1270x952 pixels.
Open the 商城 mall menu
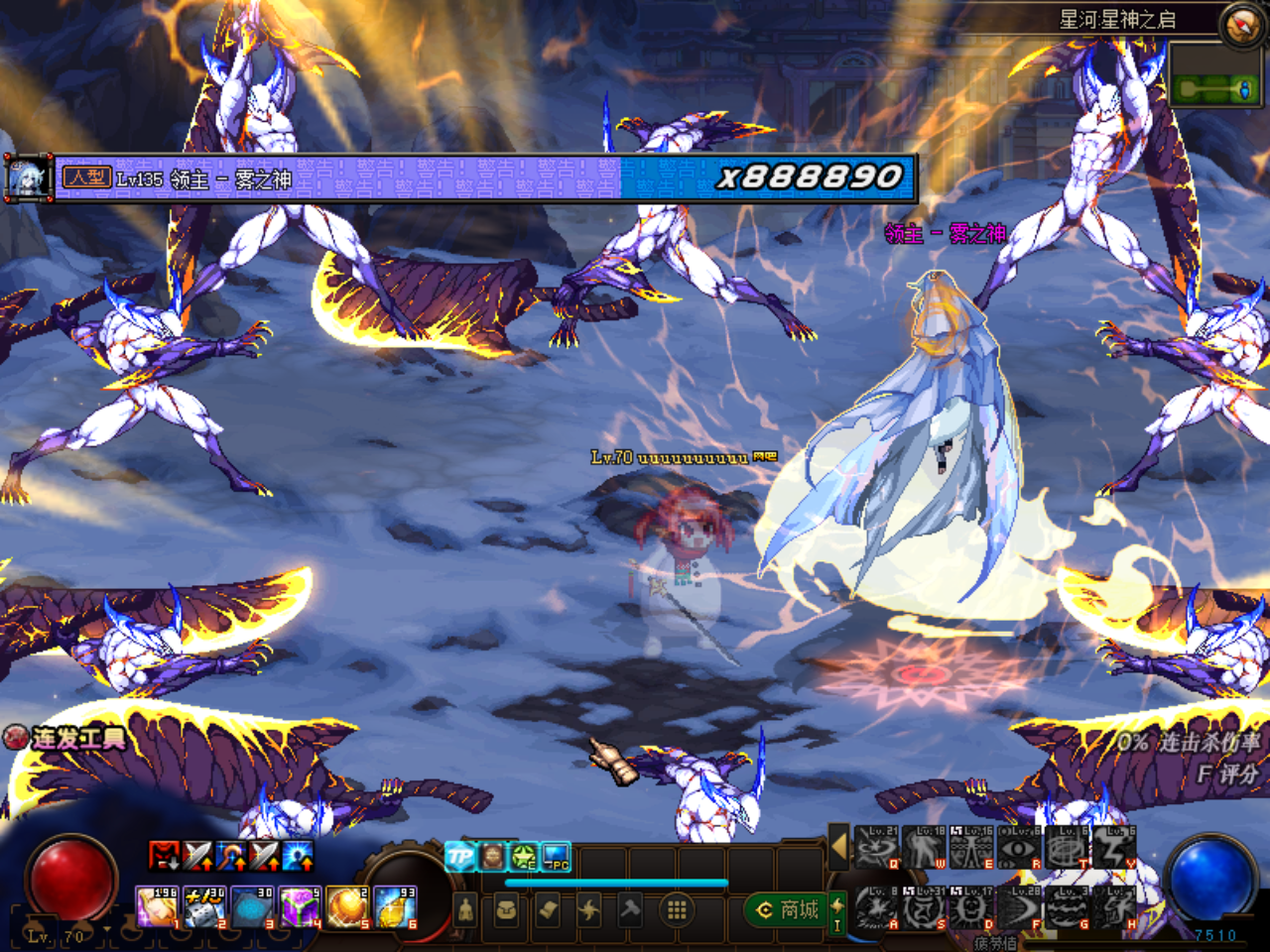787,912
